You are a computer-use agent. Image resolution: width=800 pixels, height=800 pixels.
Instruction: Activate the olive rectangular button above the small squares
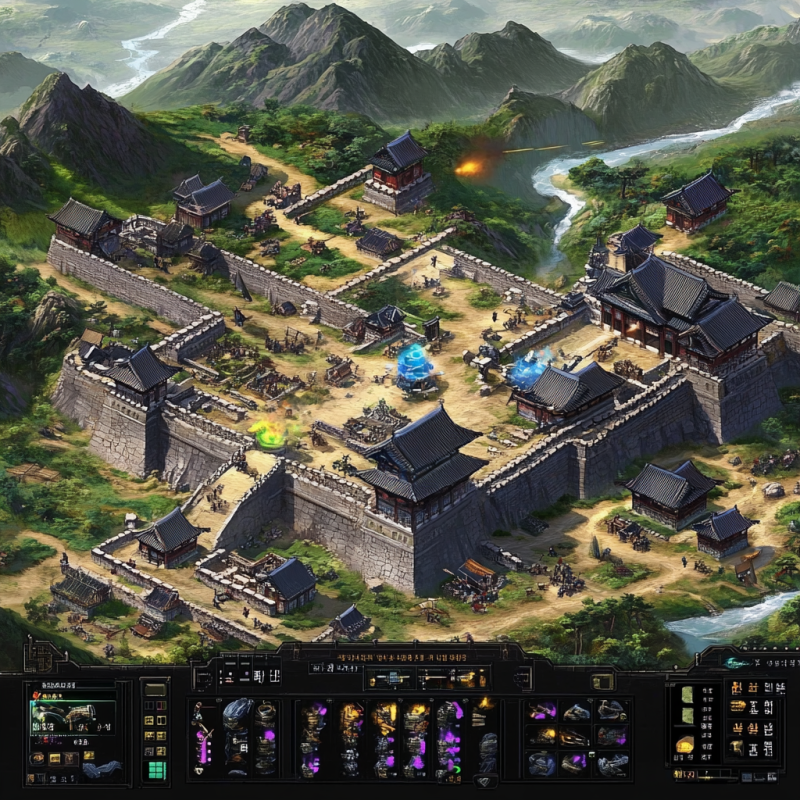pos(155,690)
